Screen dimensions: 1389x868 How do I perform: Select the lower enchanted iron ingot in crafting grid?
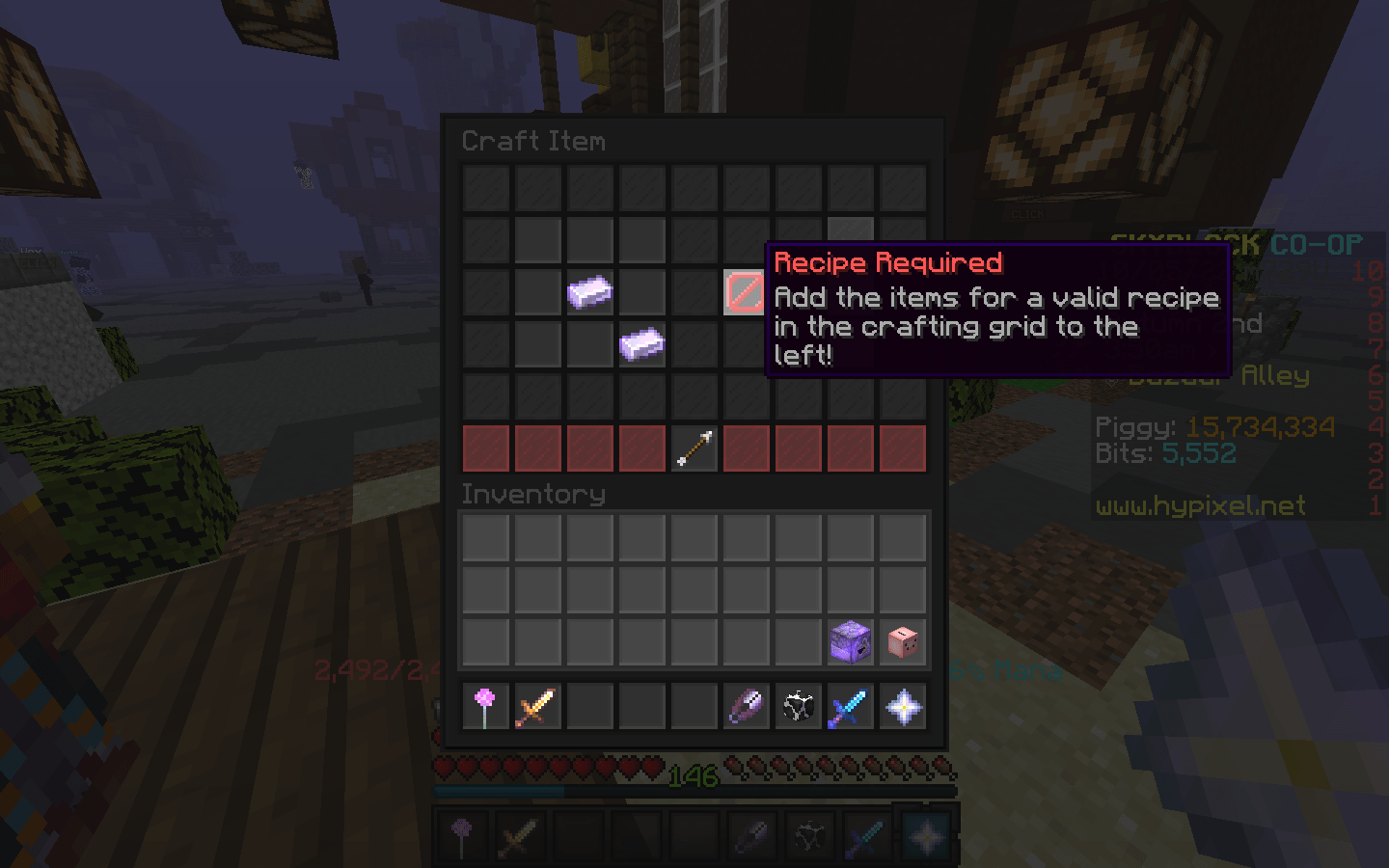[642, 344]
